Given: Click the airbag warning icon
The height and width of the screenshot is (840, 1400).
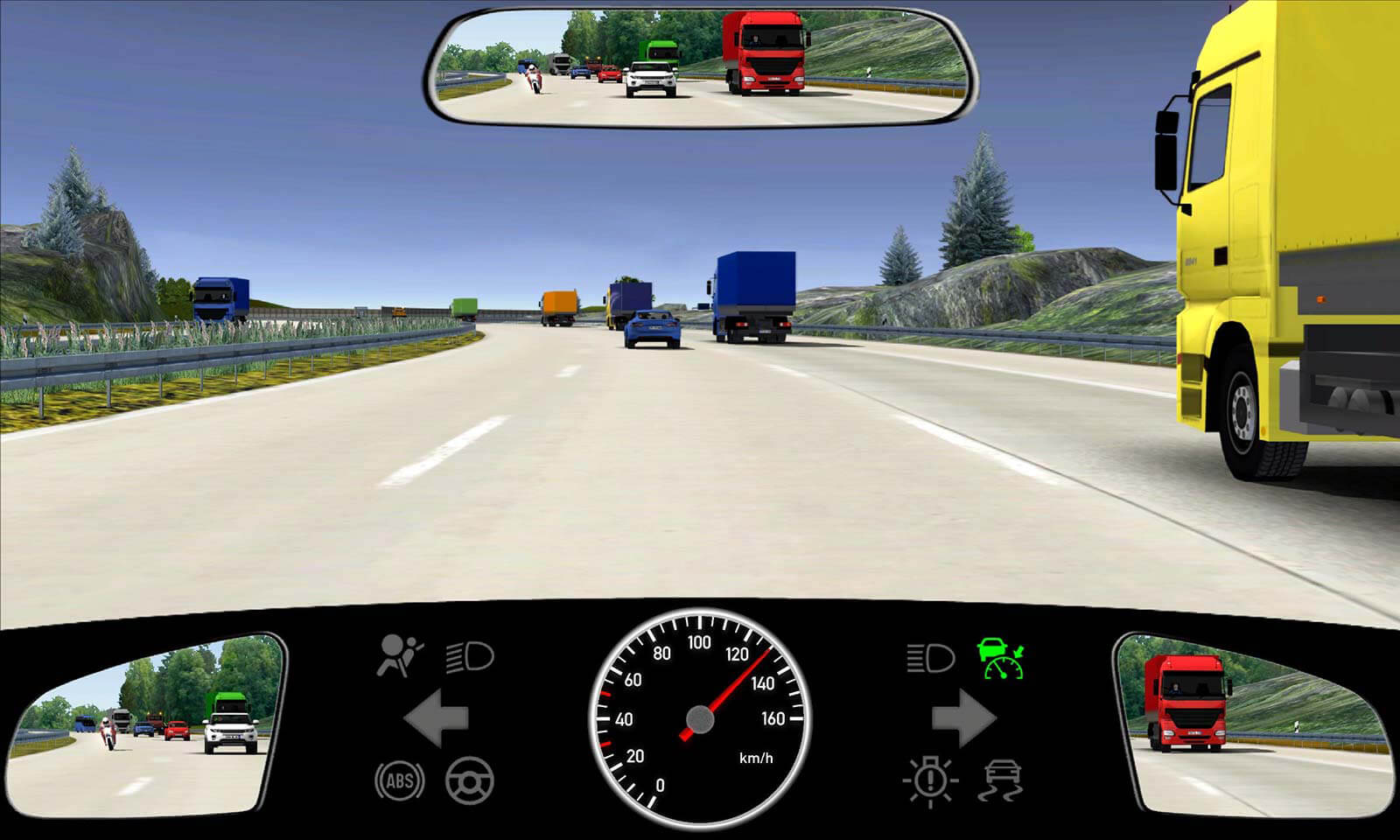Looking at the screenshot, I should 399,656.
